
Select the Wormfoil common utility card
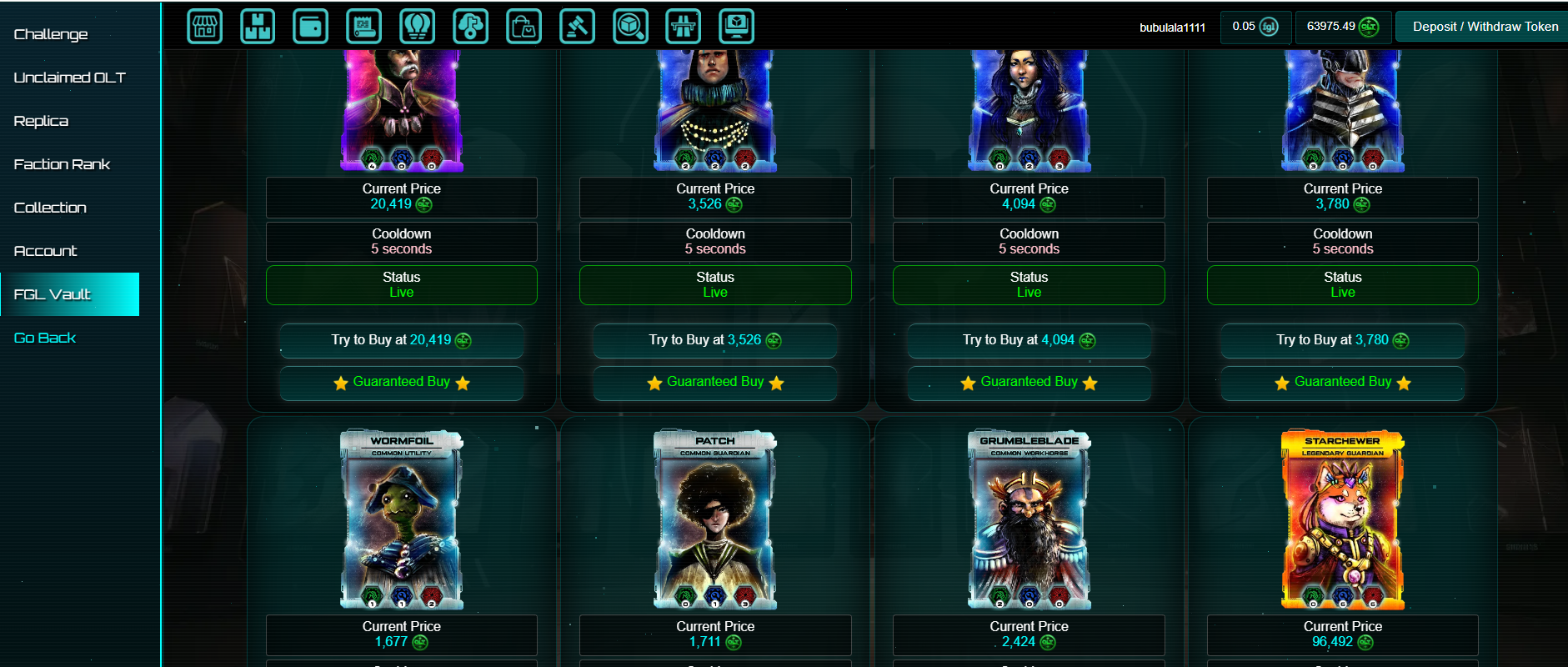401,519
